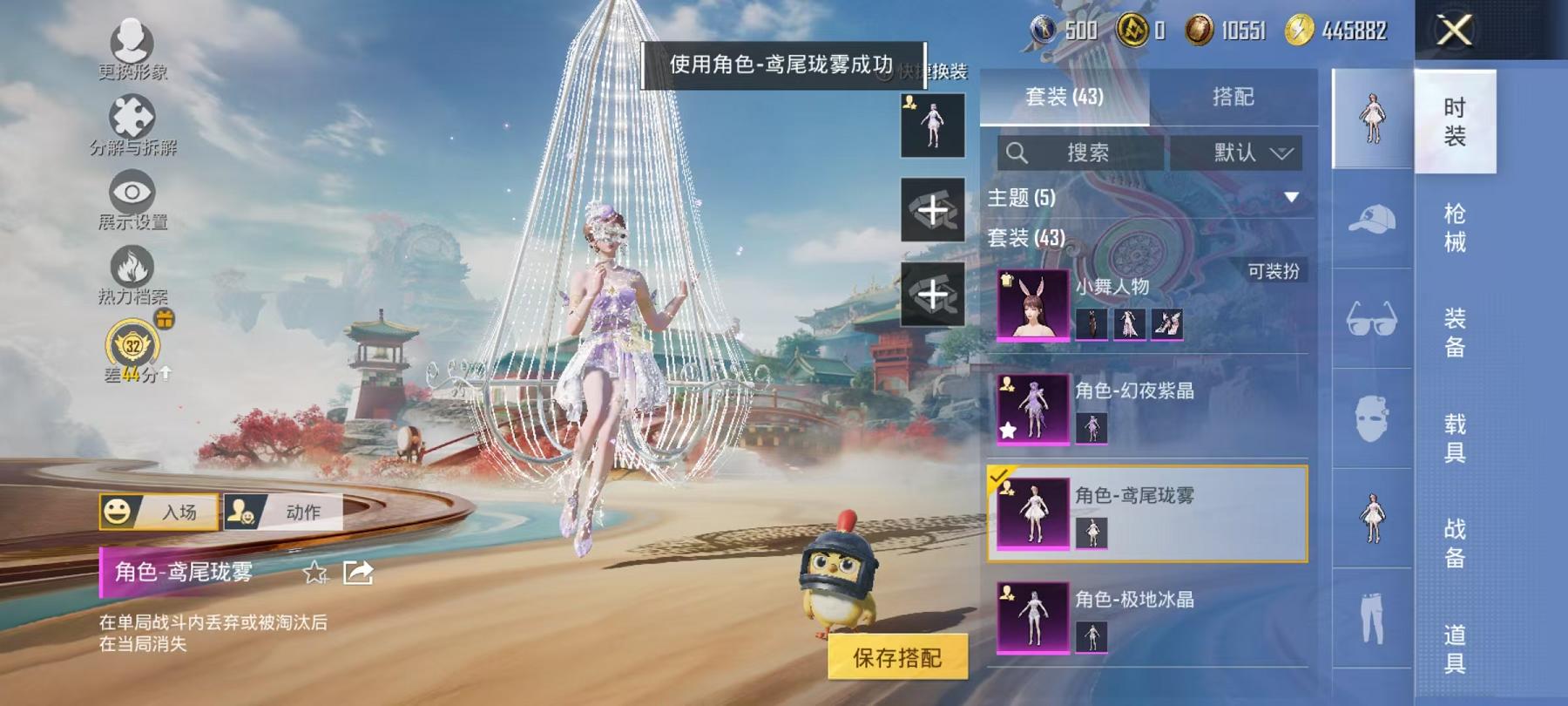1568x706 pixels.
Task: Open the 更换形象 avatar change icon
Action: [x=129, y=39]
